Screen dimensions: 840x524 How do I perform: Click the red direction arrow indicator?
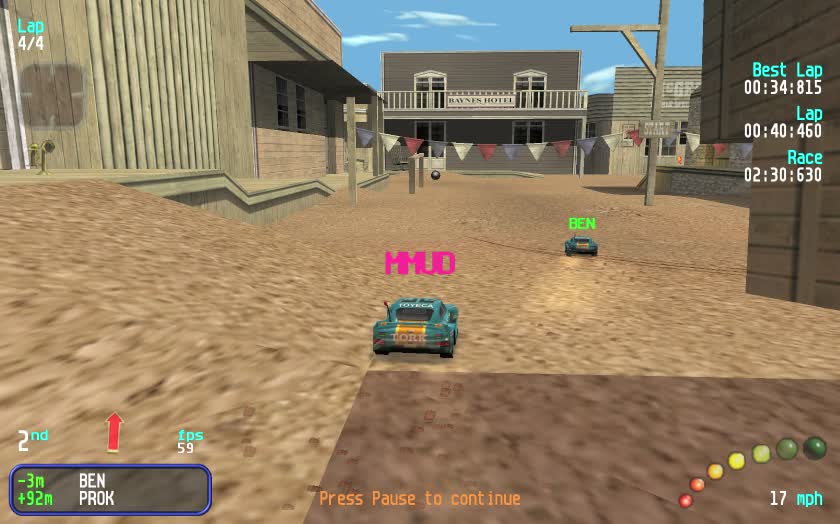click(114, 432)
